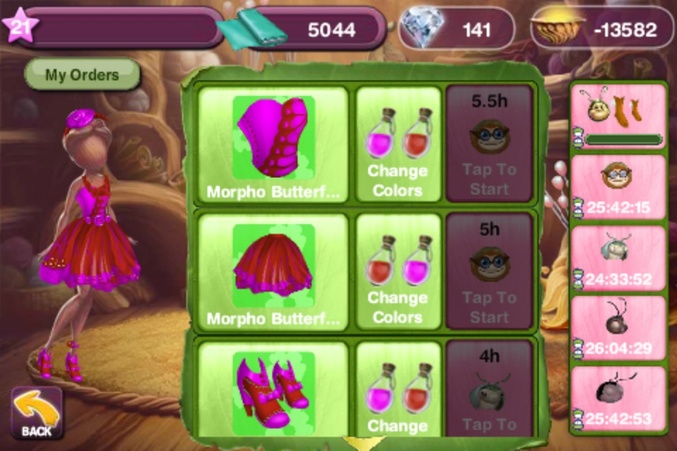Change Colors for the red skirt
677x451 pixels.
click(398, 272)
